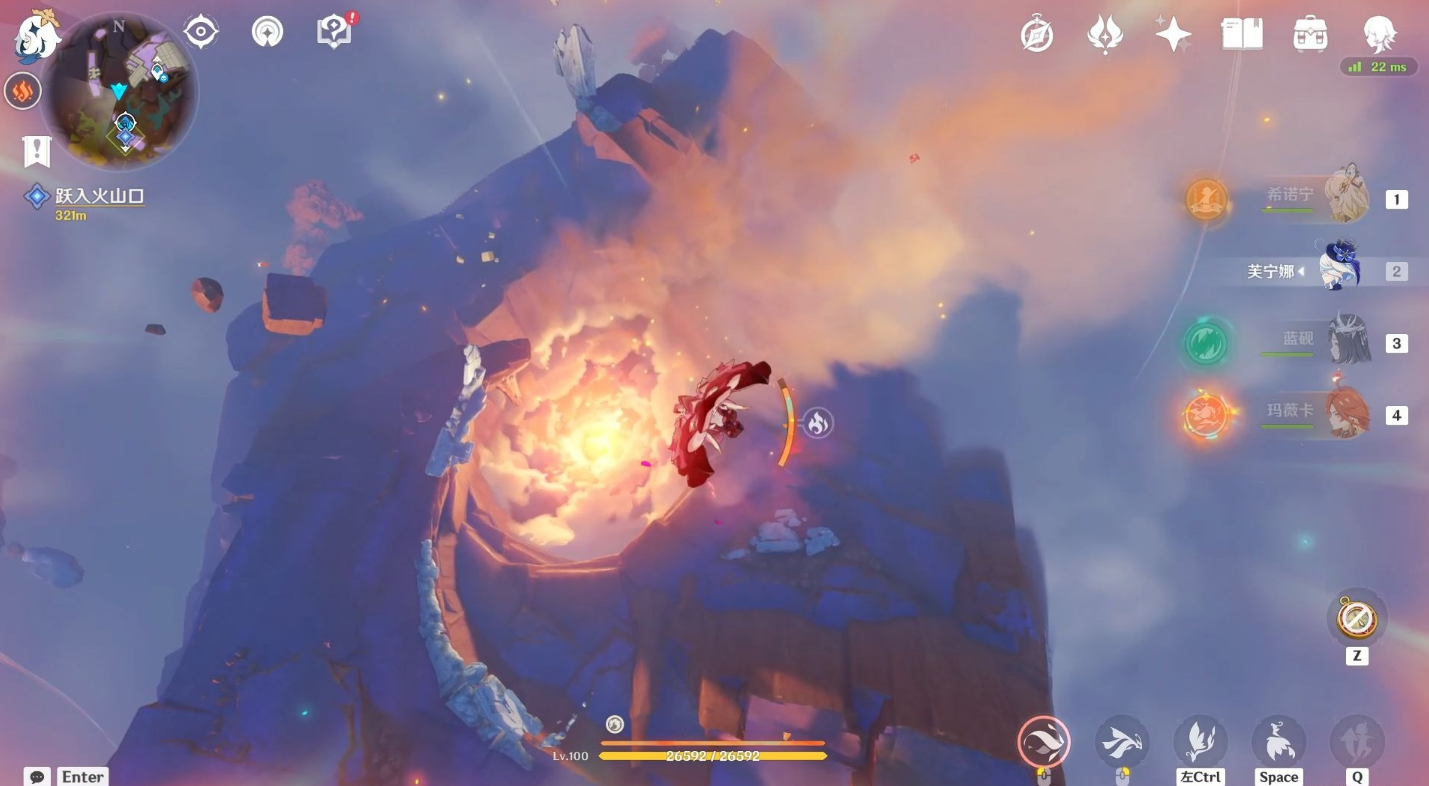The height and width of the screenshot is (786, 1429).
Task: Open the exclamation banner notice icon
Action: coord(37,152)
